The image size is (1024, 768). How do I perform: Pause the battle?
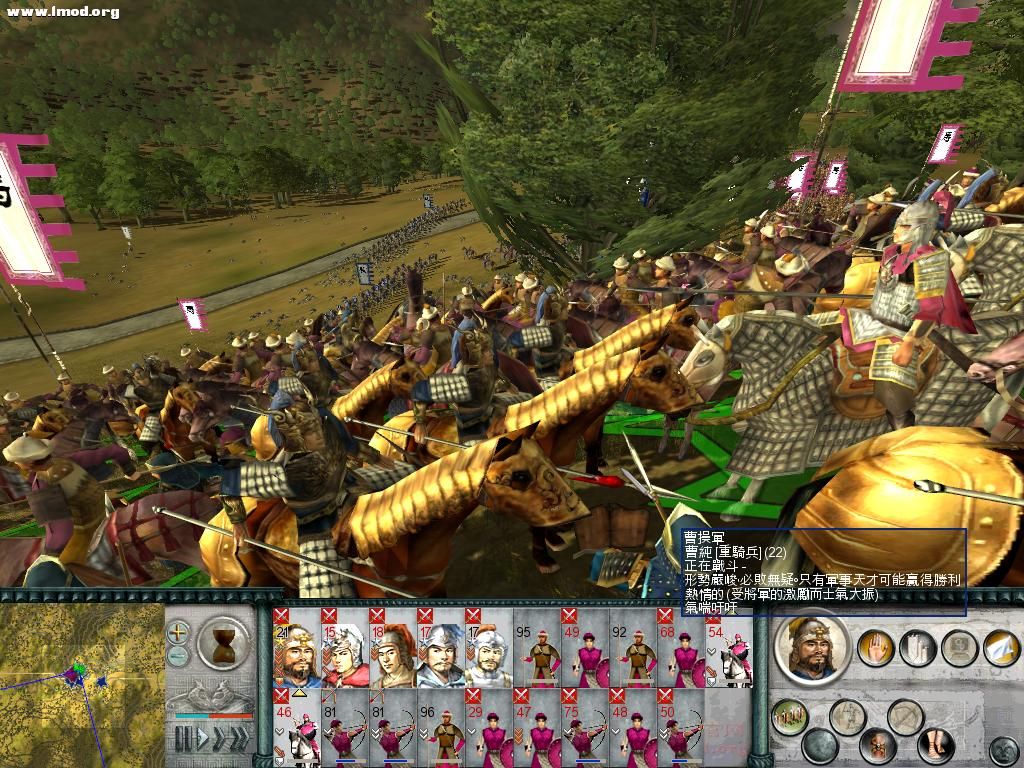[182, 739]
